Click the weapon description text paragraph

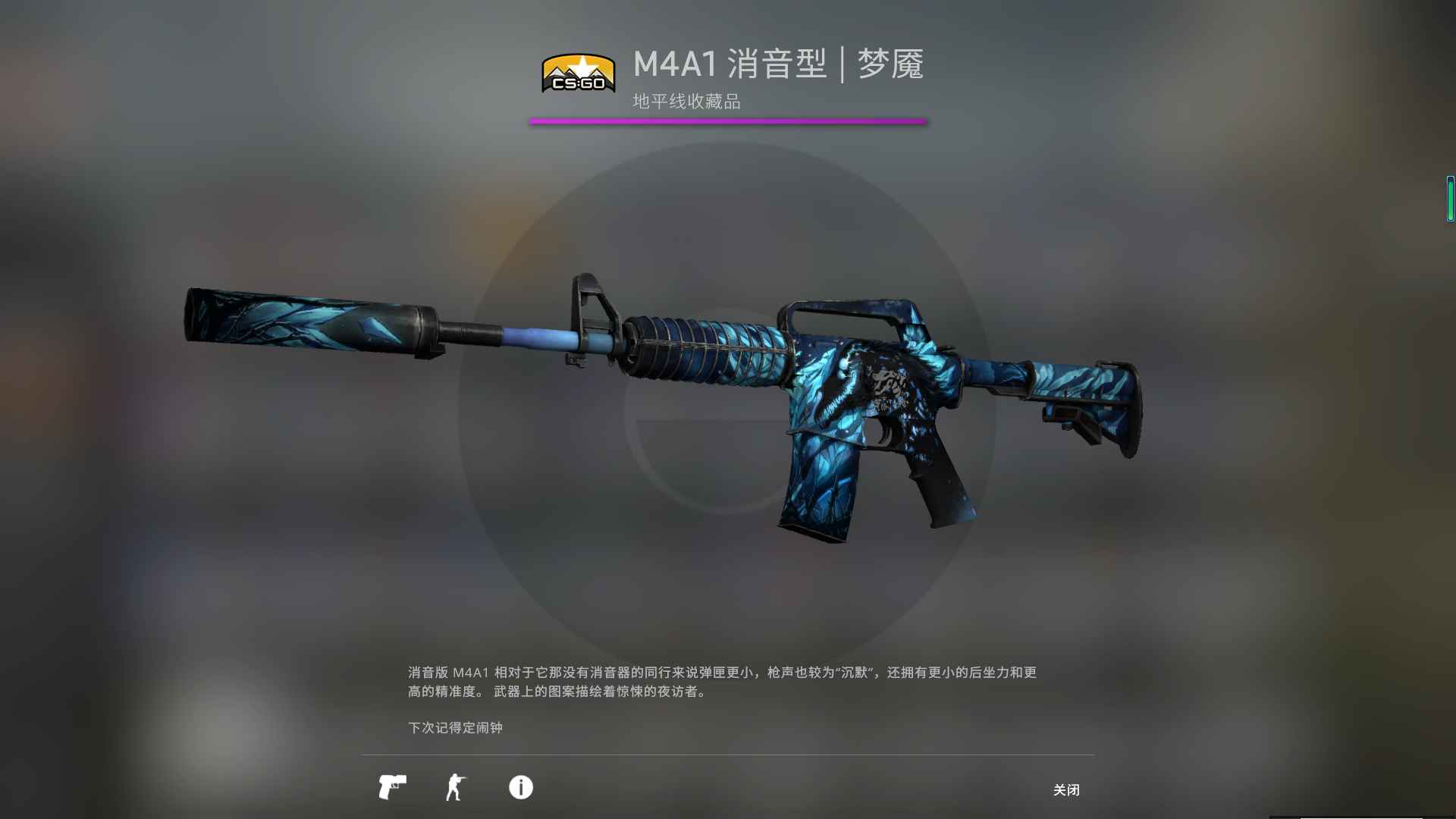coord(720,682)
